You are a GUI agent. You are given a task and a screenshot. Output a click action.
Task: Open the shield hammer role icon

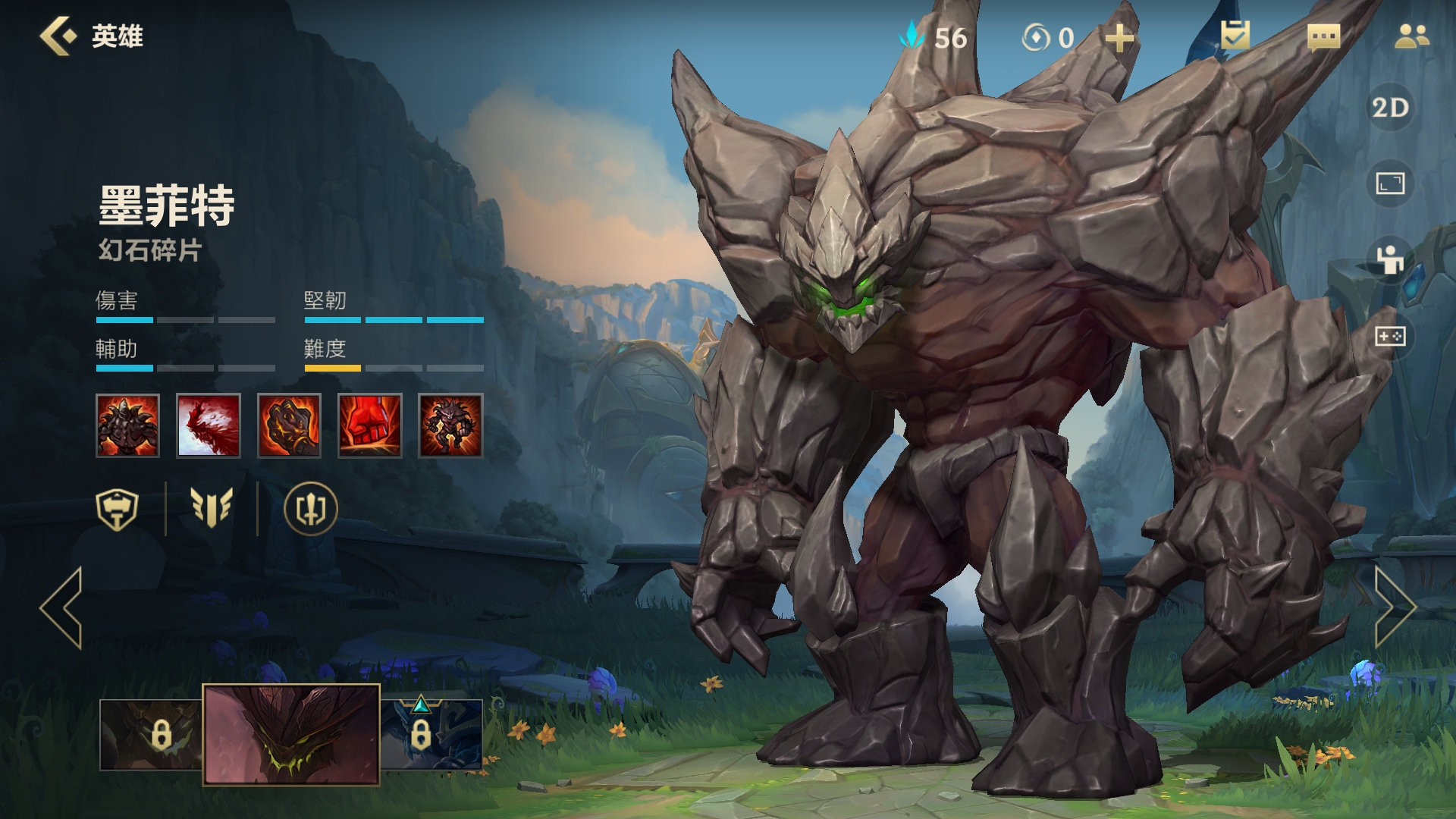(117, 509)
